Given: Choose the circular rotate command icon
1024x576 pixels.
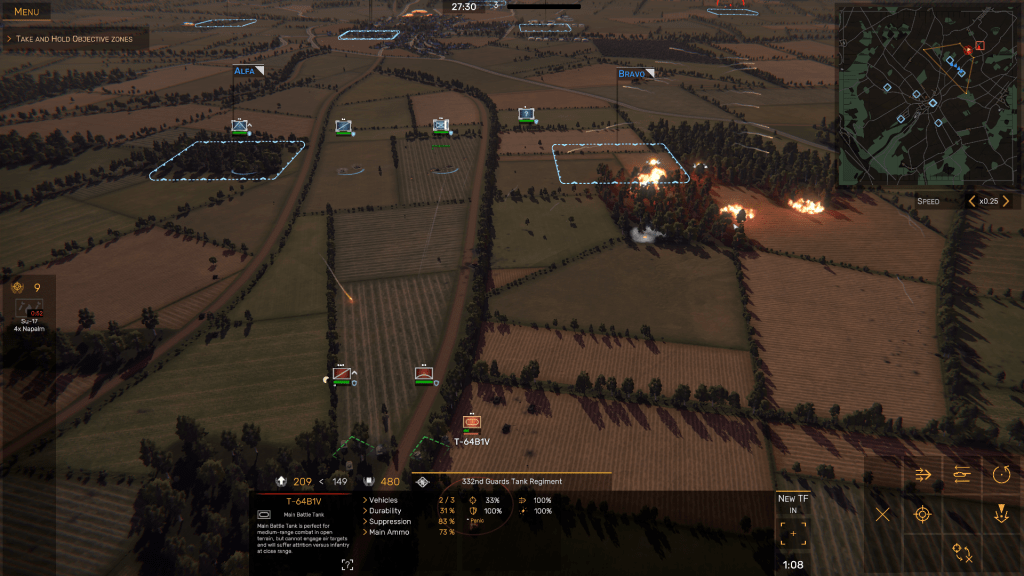Looking at the screenshot, I should coord(1002,475).
